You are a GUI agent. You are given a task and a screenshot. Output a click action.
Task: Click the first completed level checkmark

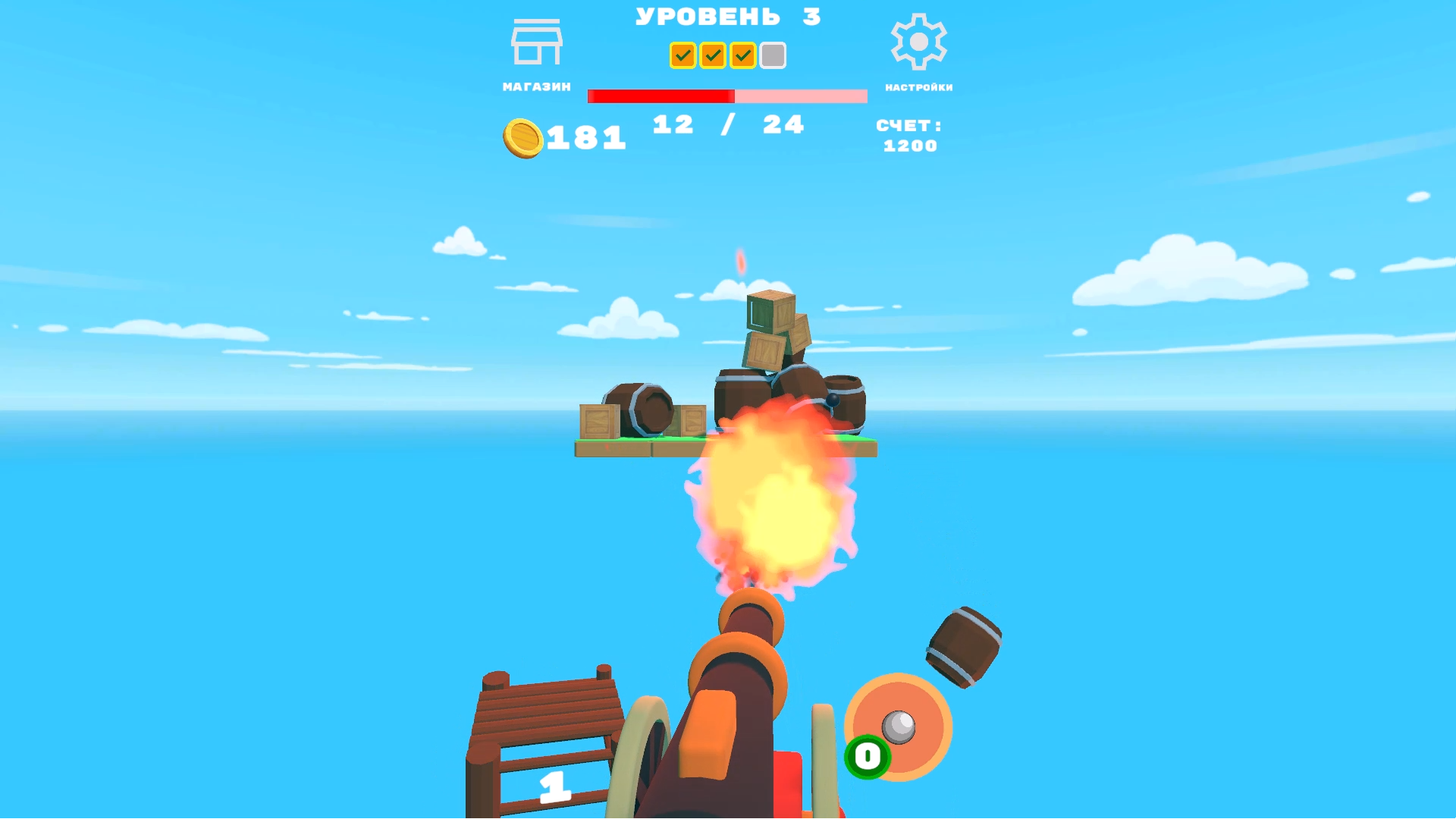682,55
